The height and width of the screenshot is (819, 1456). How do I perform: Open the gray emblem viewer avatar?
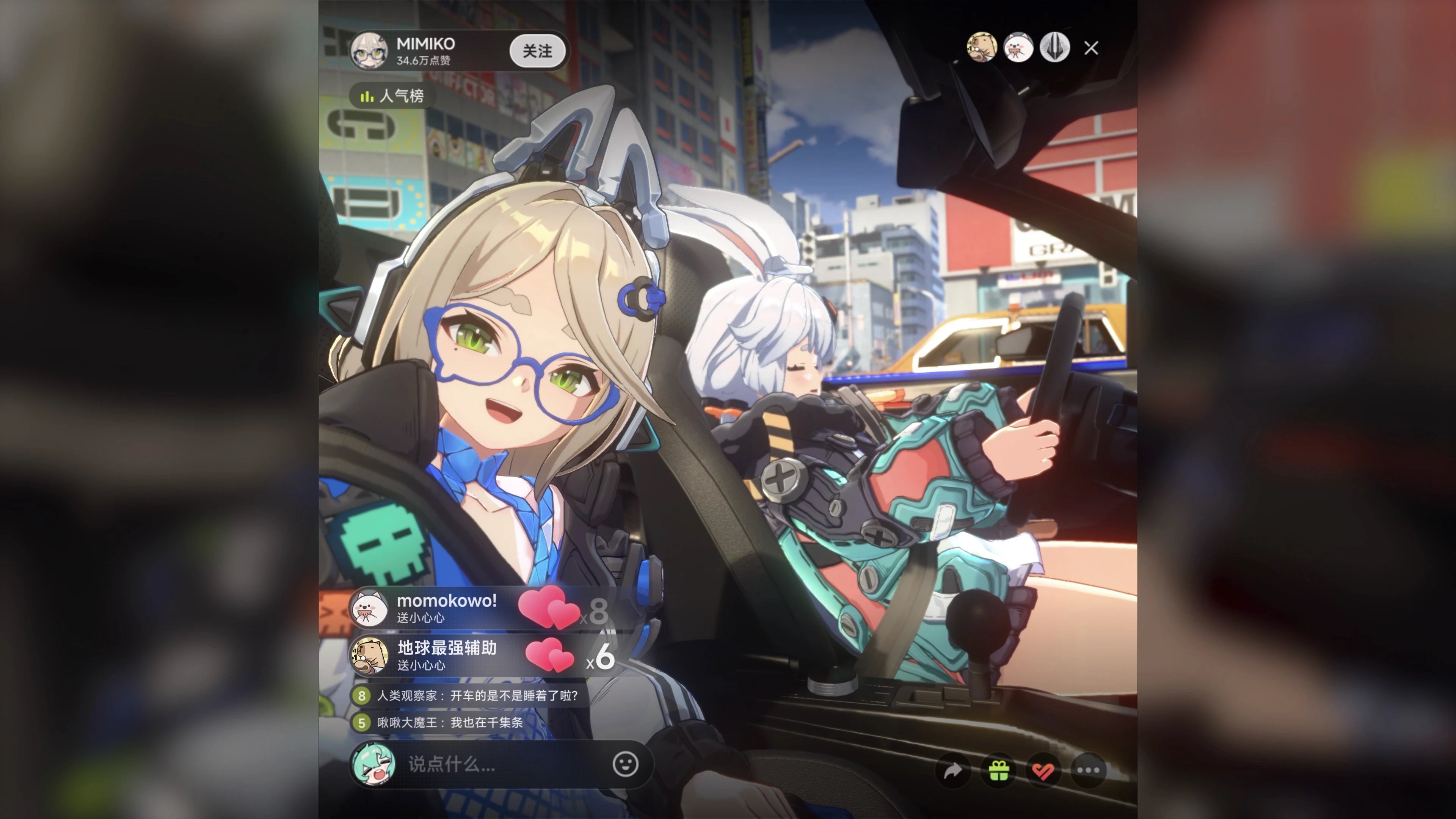1054,47
